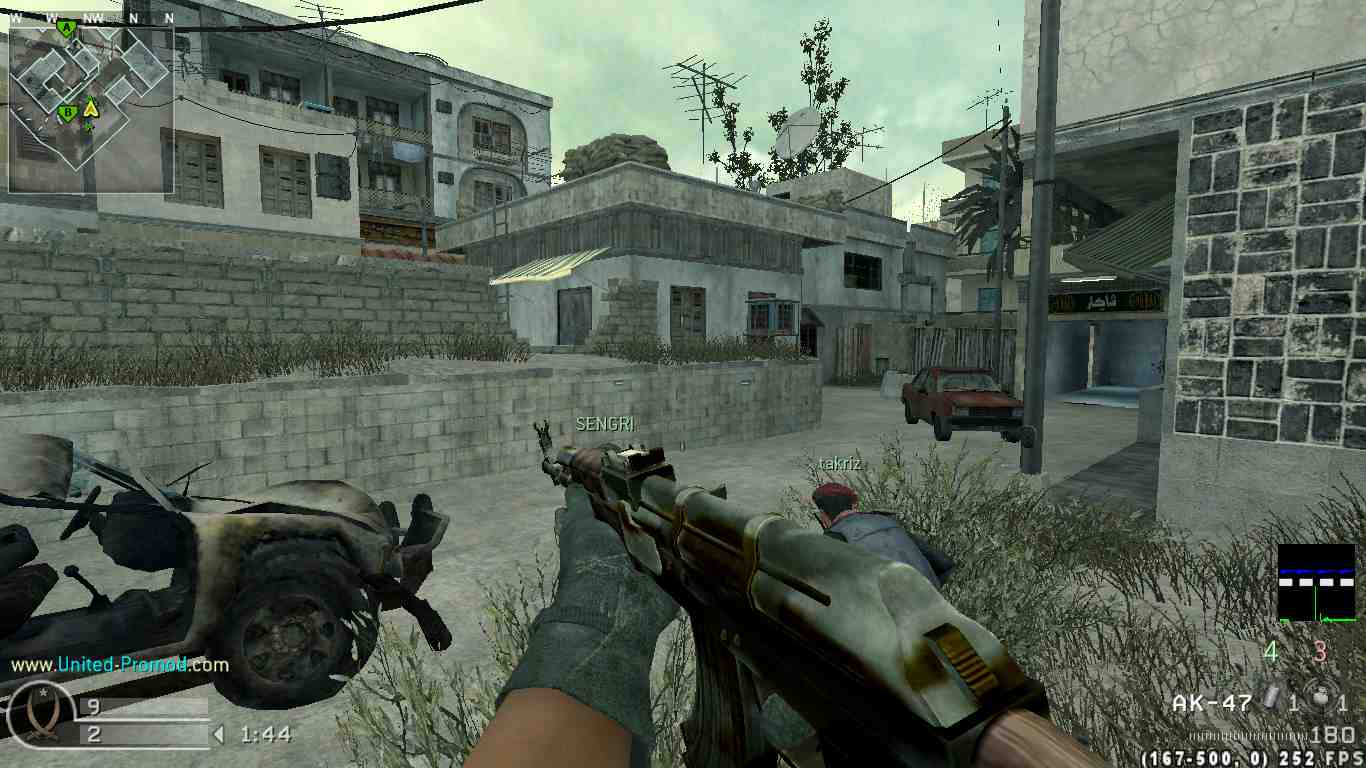This screenshot has width=1366, height=768.
Task: Select the B bombsite marker on minimap
Action: [x=67, y=112]
